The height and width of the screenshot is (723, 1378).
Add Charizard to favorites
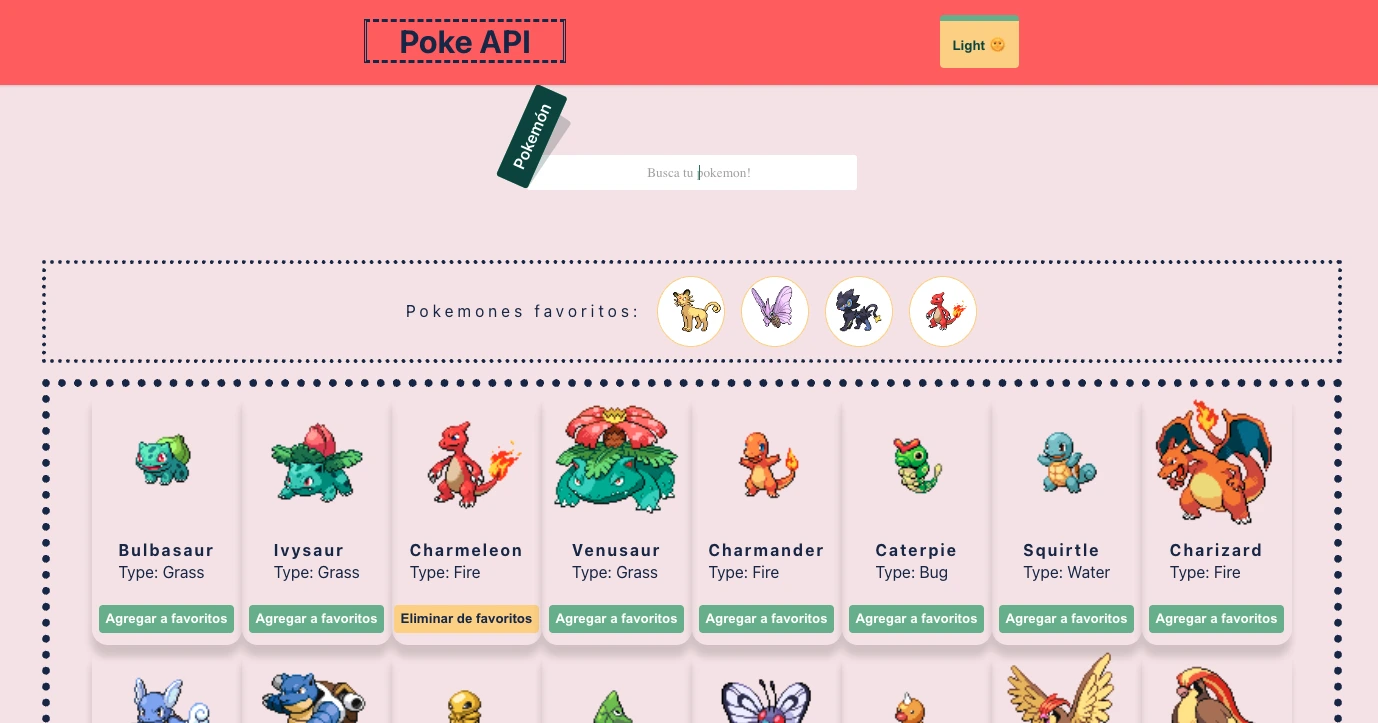pyautogui.click(x=1216, y=619)
